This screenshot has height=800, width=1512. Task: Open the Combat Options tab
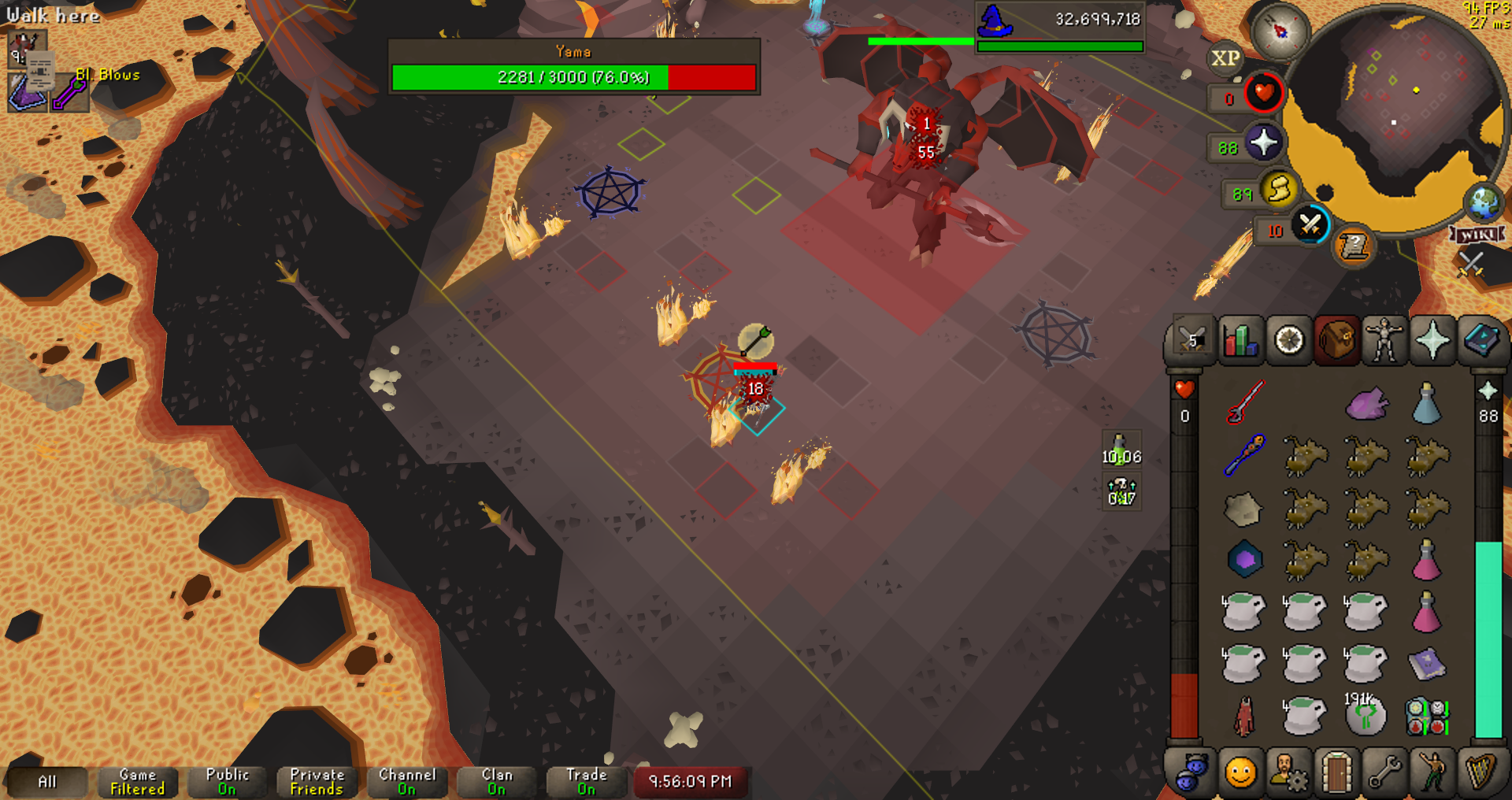point(1191,341)
